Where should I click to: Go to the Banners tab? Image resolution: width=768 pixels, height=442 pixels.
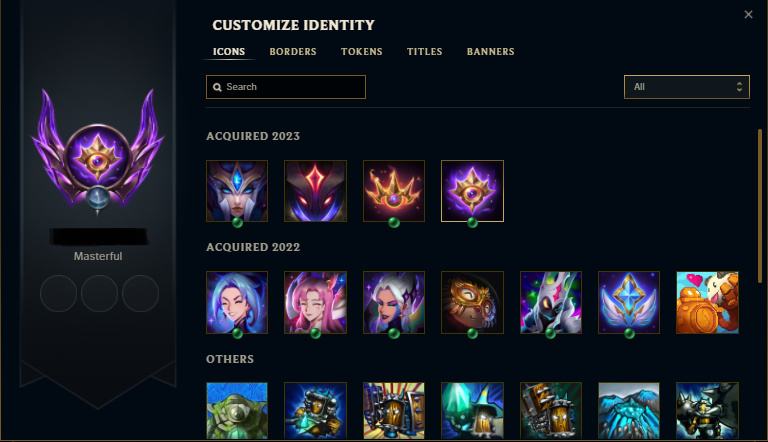tap(490, 52)
